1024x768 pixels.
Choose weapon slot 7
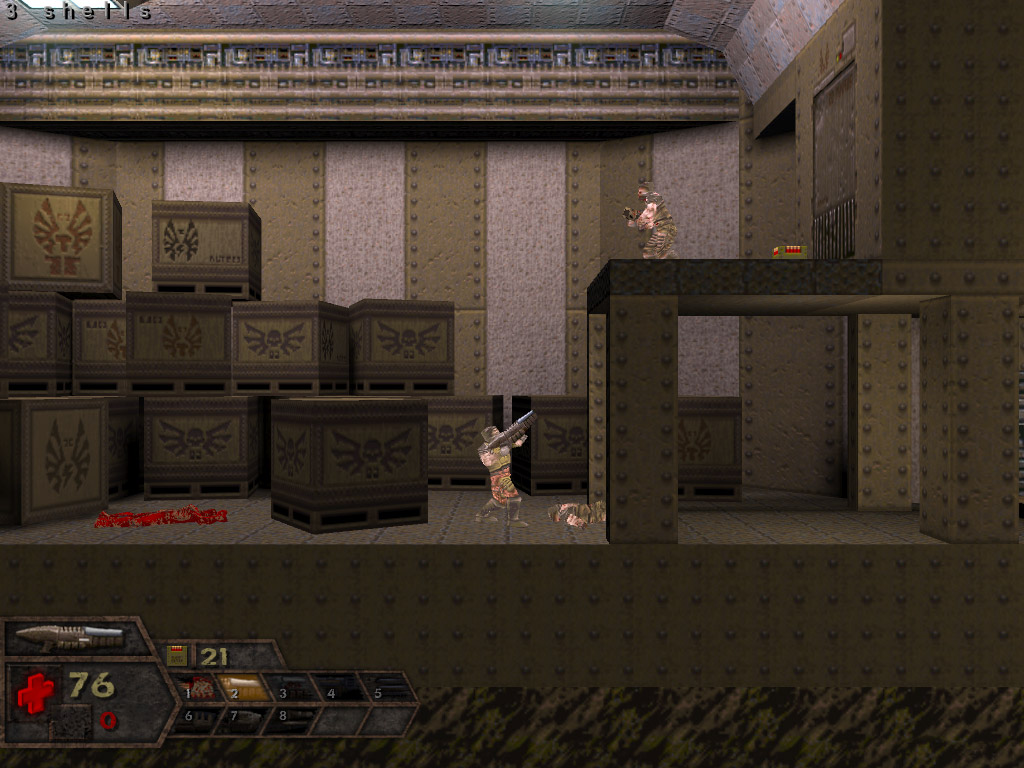pos(243,717)
